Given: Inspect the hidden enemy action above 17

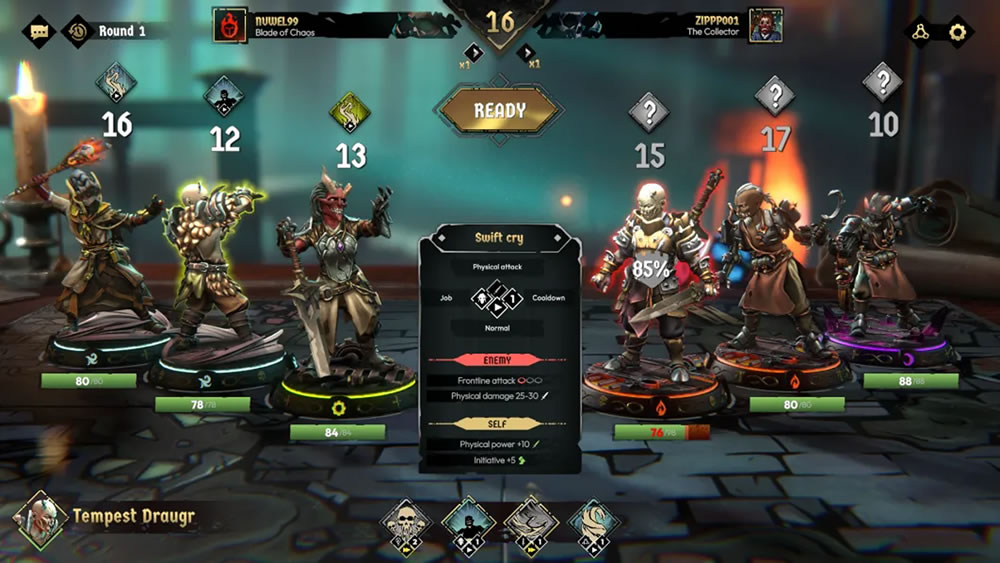Looking at the screenshot, I should pos(775,96).
